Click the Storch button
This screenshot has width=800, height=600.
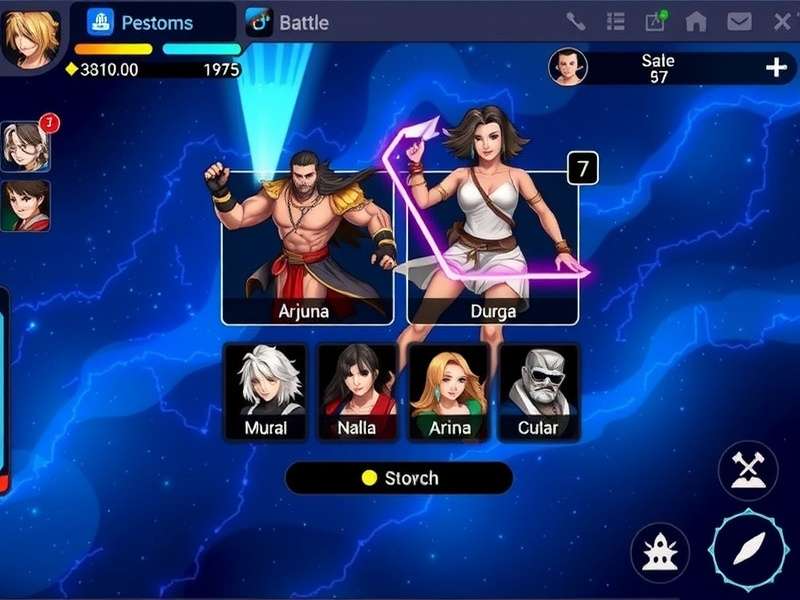pos(399,478)
